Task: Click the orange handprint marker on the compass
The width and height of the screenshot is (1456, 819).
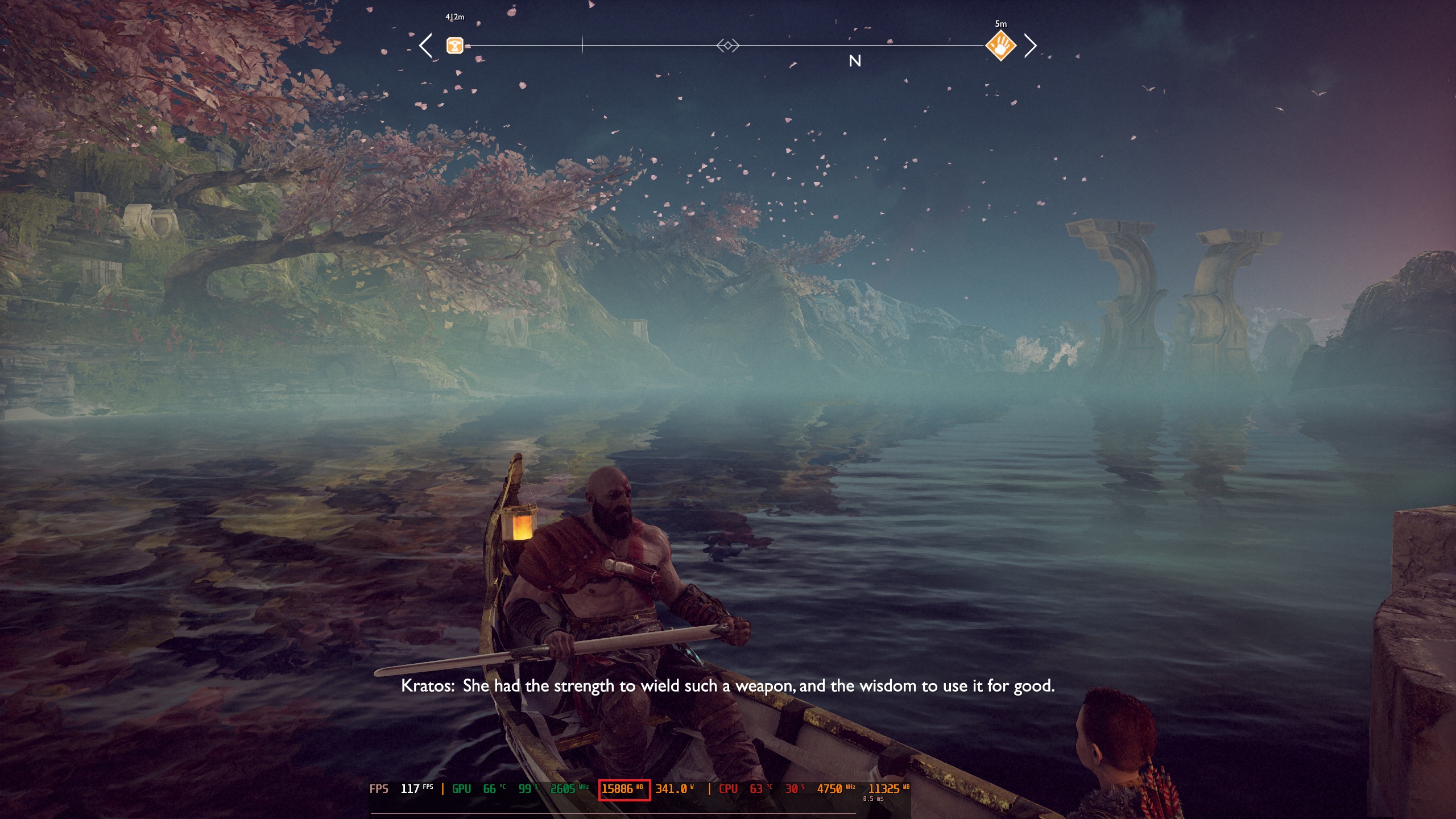Action: point(1000,45)
